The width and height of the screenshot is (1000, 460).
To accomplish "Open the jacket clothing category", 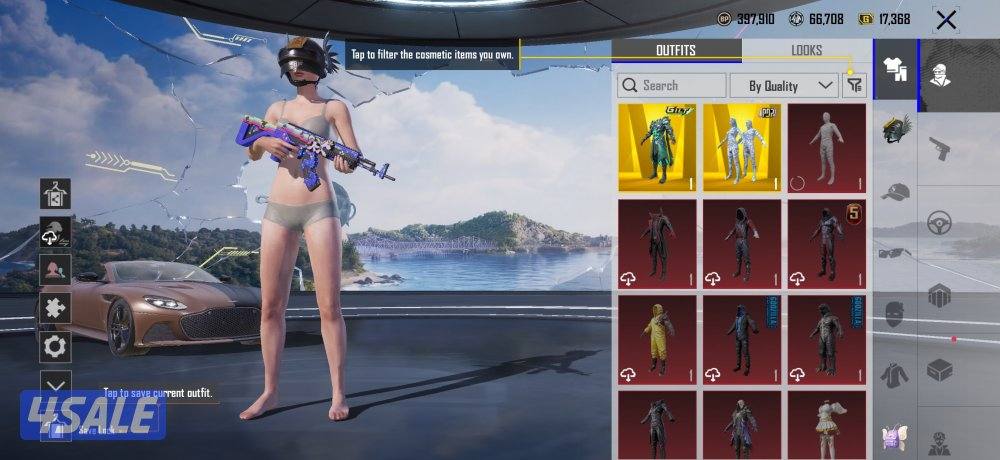I will (895, 375).
